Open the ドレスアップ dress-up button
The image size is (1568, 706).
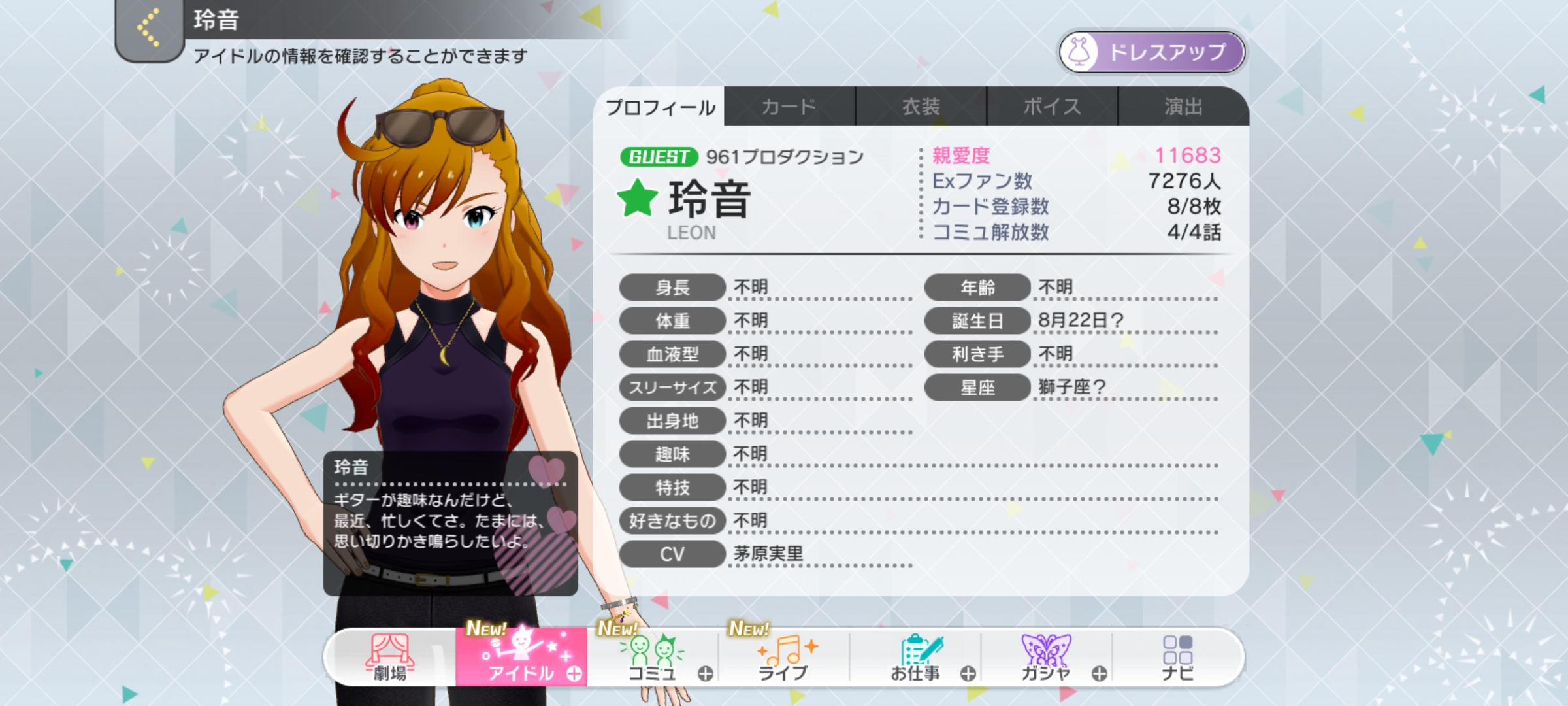point(1151,52)
